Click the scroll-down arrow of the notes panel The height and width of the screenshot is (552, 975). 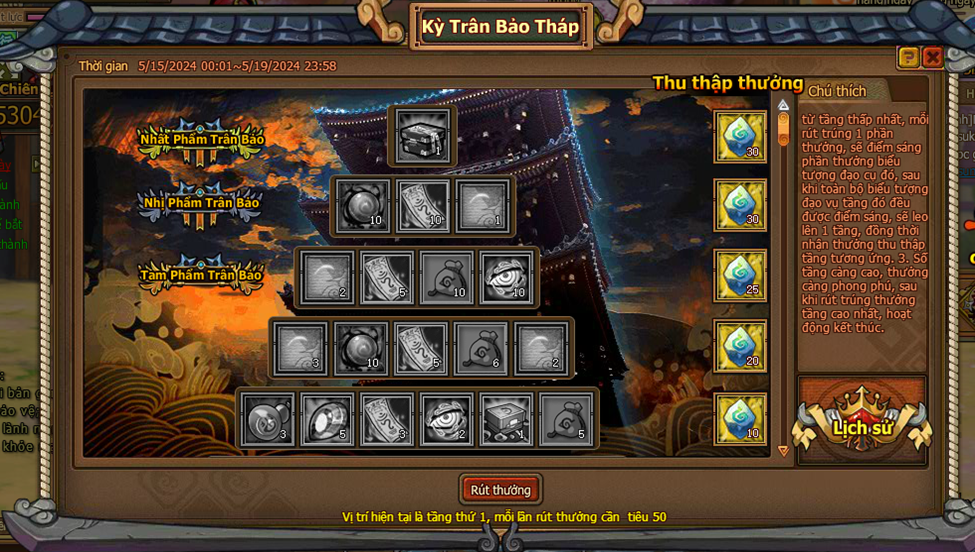[x=783, y=451]
